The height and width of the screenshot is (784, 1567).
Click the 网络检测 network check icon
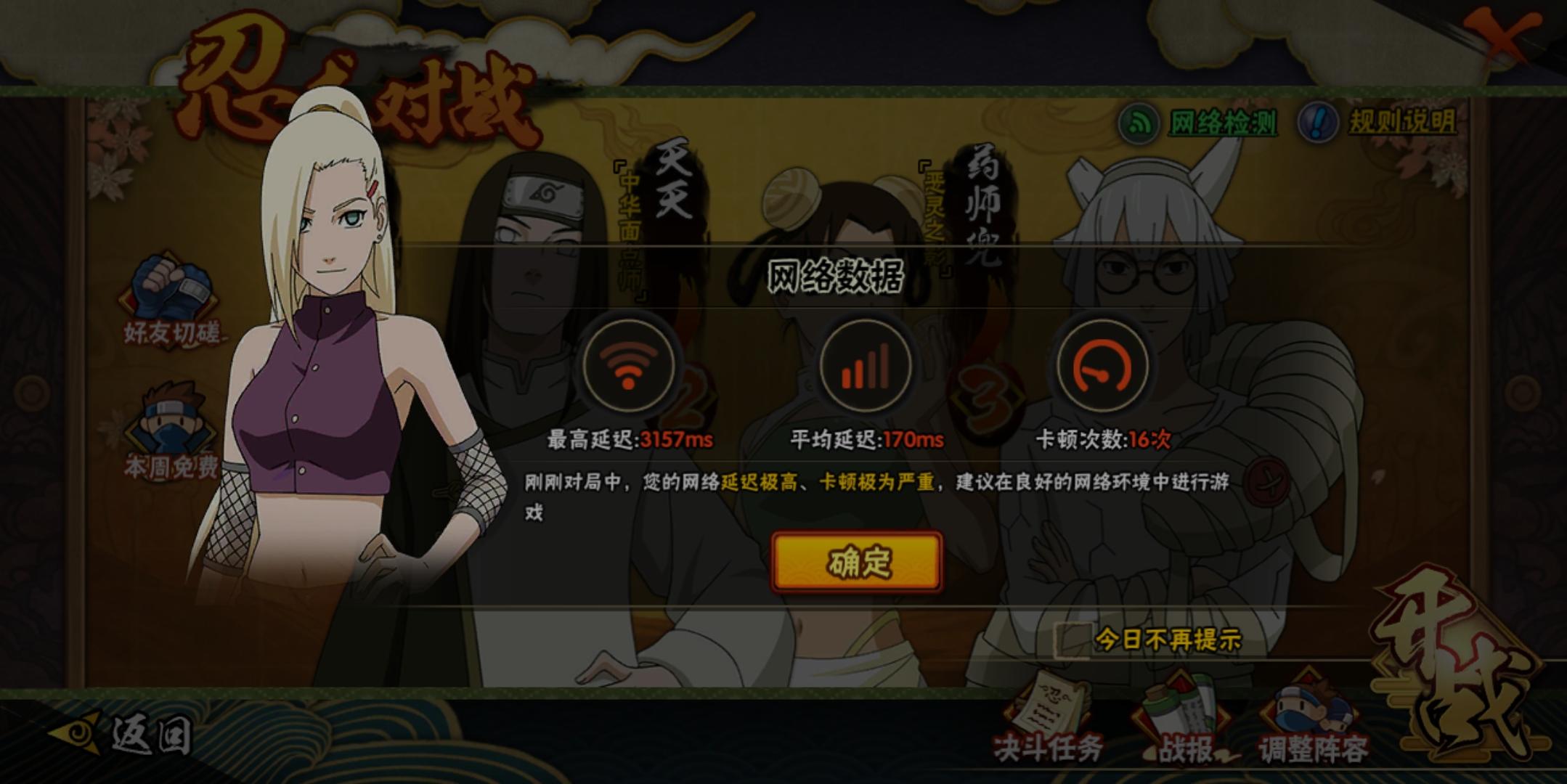click(1139, 123)
